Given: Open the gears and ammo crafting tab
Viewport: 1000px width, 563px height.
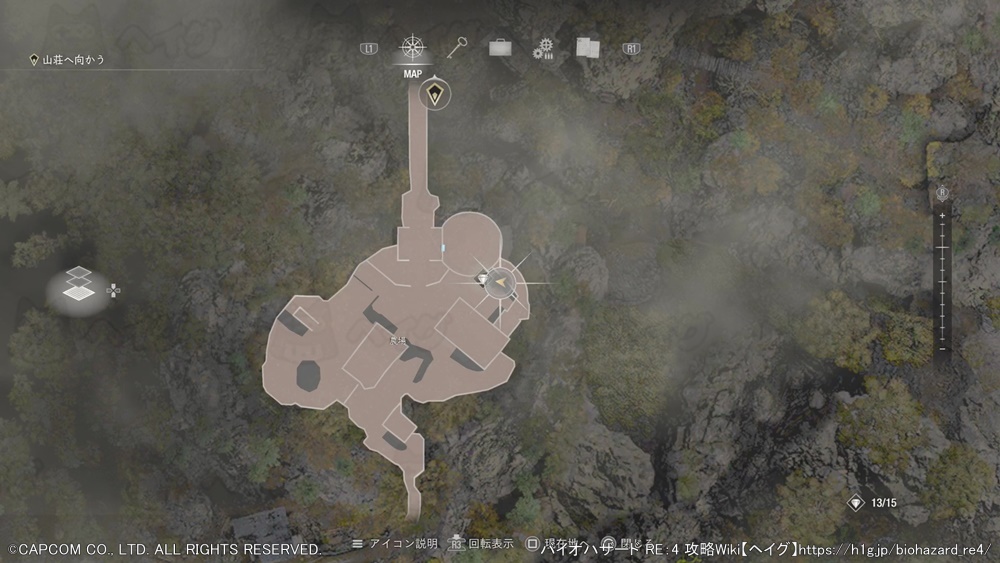Looking at the screenshot, I should 543,48.
